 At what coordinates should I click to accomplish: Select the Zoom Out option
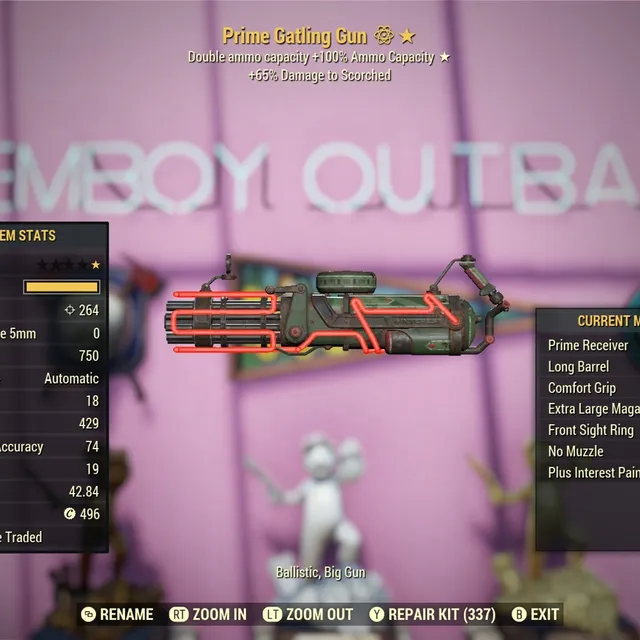point(308,614)
